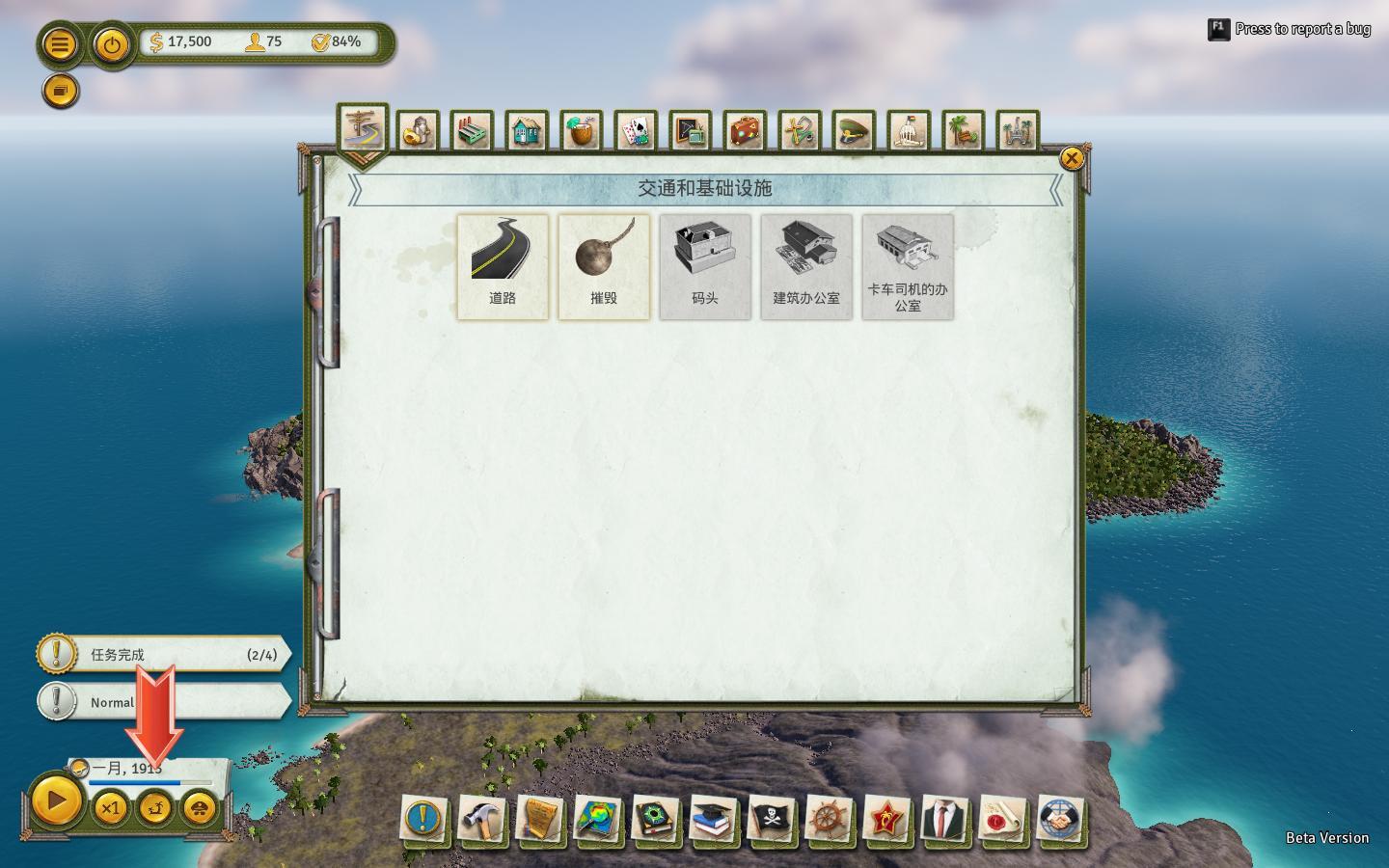This screenshot has height=868, width=1389.
Task: Click the yellow power button
Action: coord(113,44)
